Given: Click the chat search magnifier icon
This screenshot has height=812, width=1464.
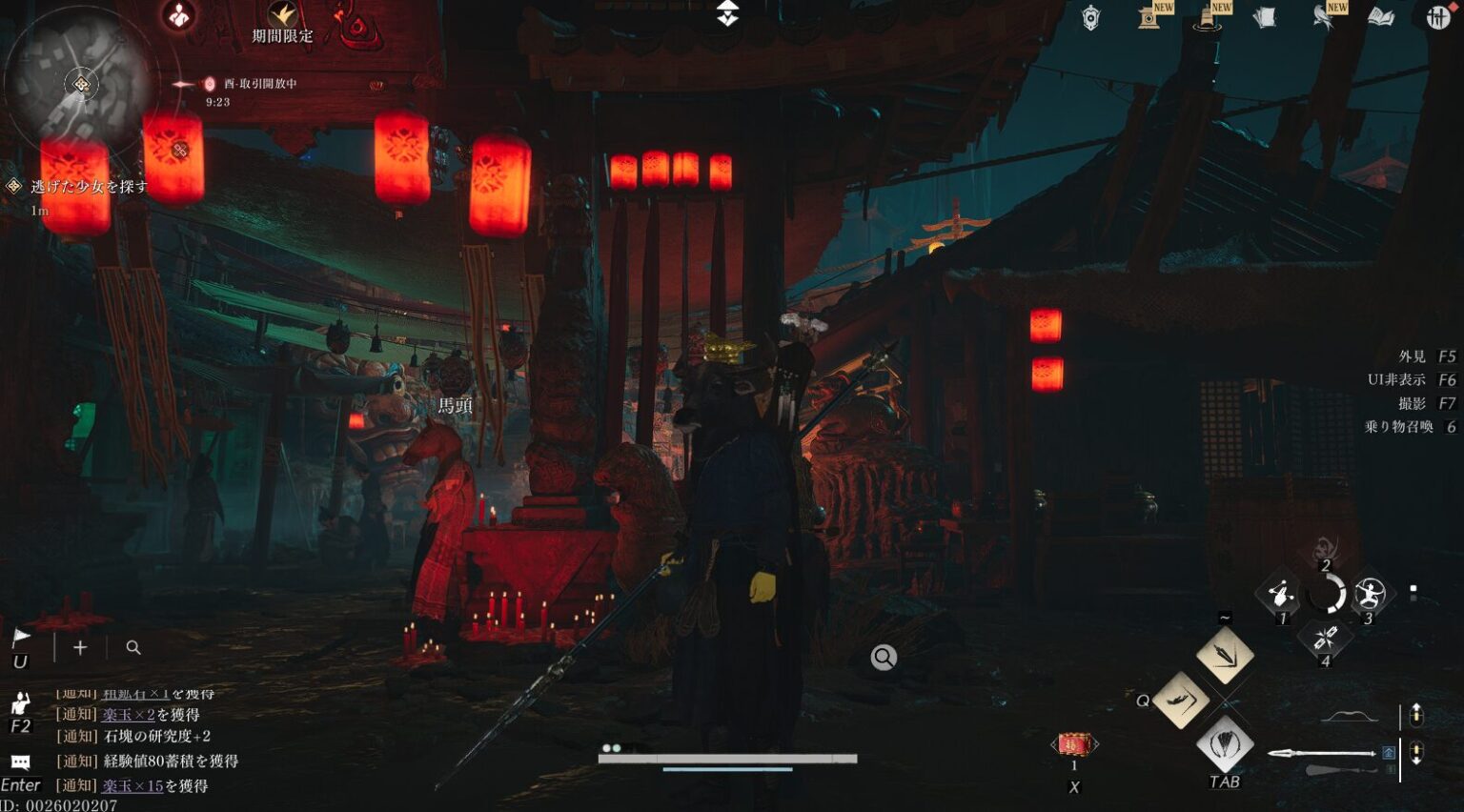Looking at the screenshot, I should click(133, 648).
